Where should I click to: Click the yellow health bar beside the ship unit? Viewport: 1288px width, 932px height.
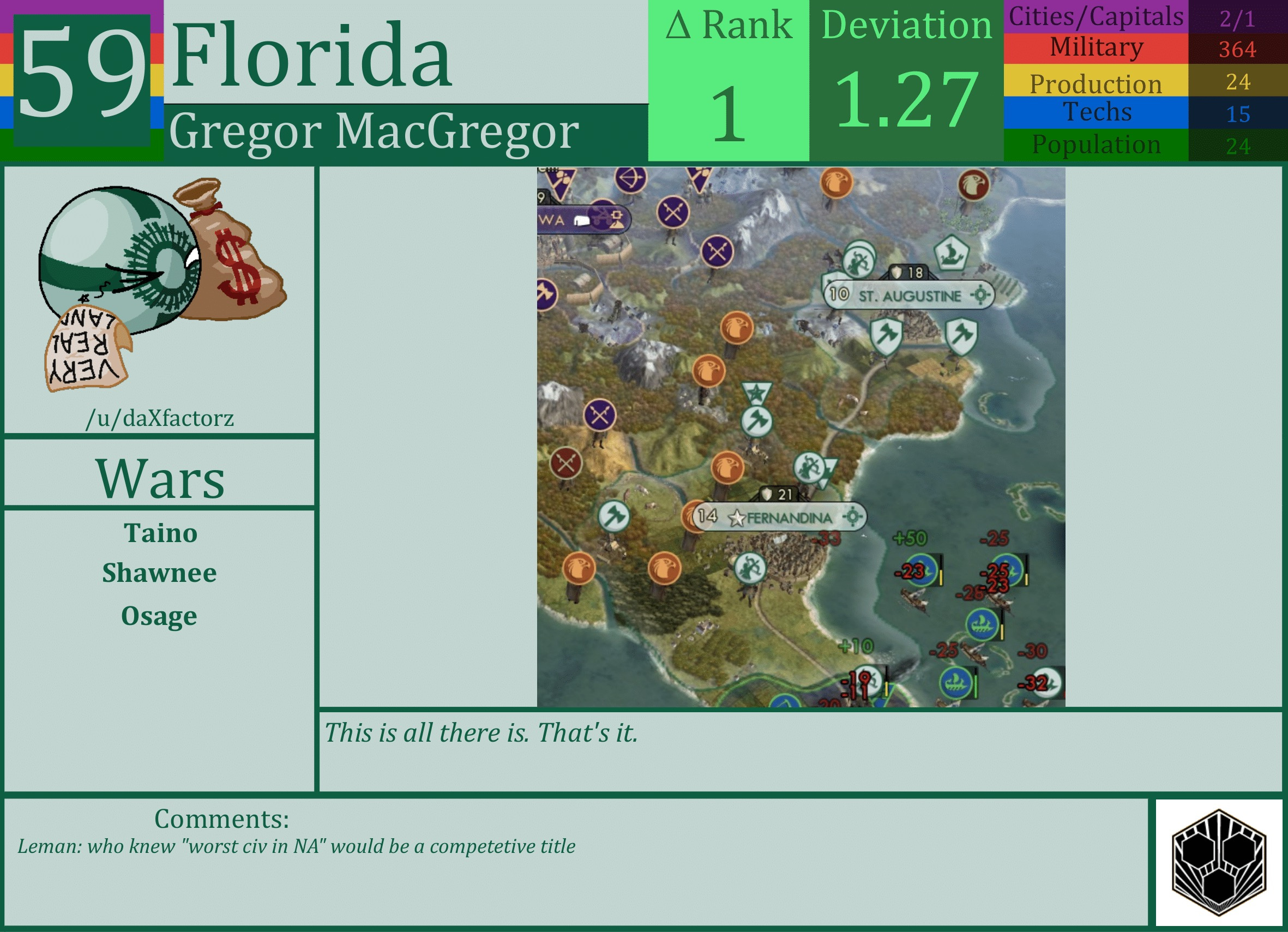[1003, 632]
